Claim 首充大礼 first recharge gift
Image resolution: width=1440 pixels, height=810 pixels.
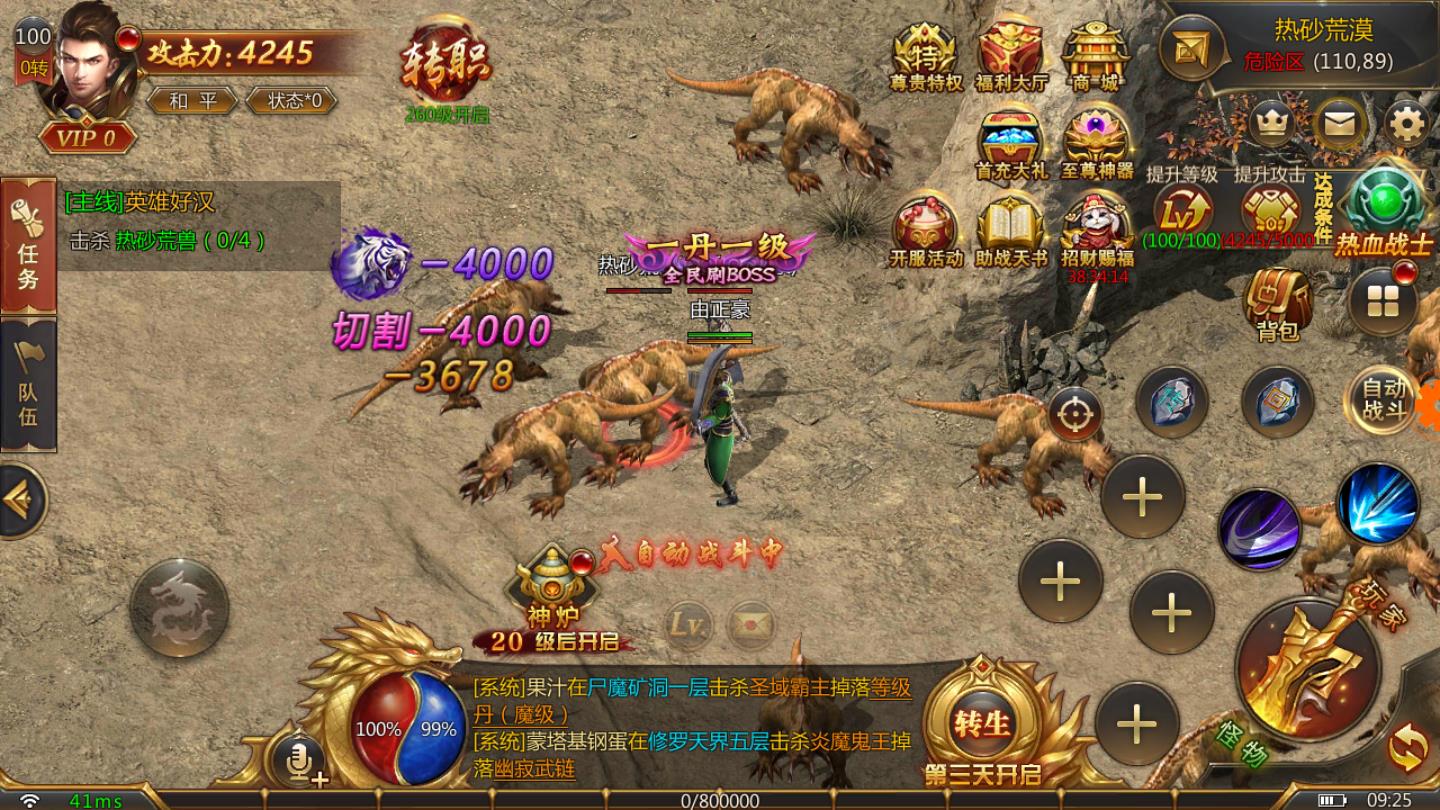[1010, 145]
